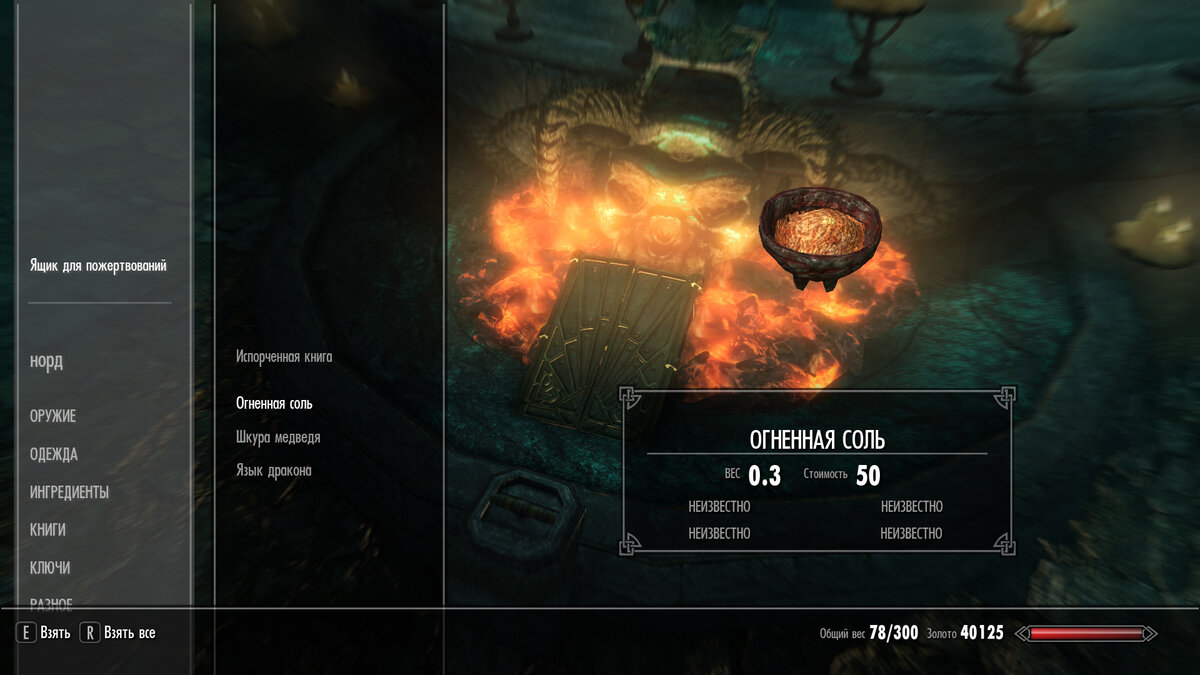Pick the Язык дракона item
The height and width of the screenshot is (675, 1200).
[x=273, y=470]
